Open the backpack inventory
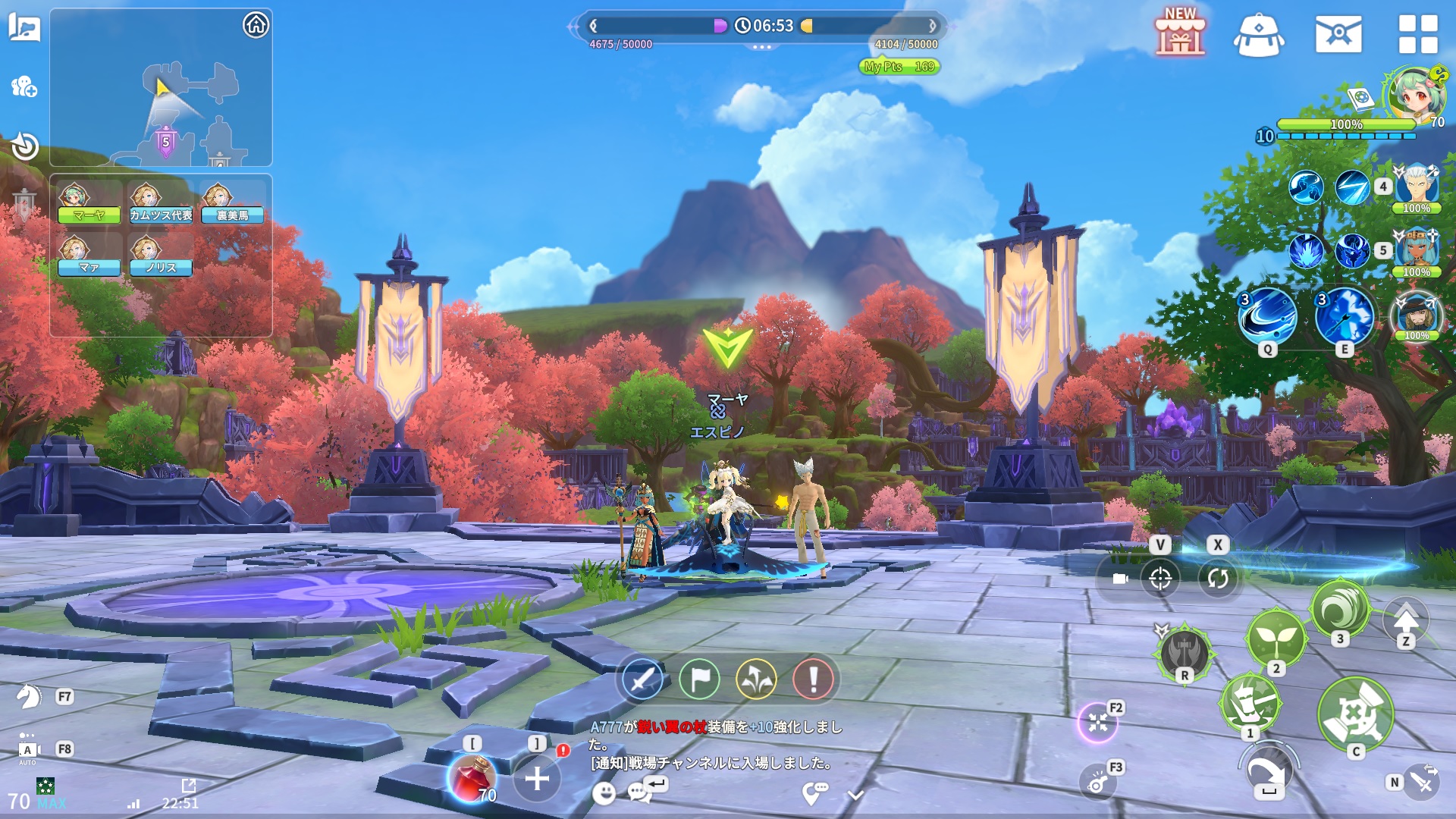1456x819 pixels. [x=1259, y=36]
